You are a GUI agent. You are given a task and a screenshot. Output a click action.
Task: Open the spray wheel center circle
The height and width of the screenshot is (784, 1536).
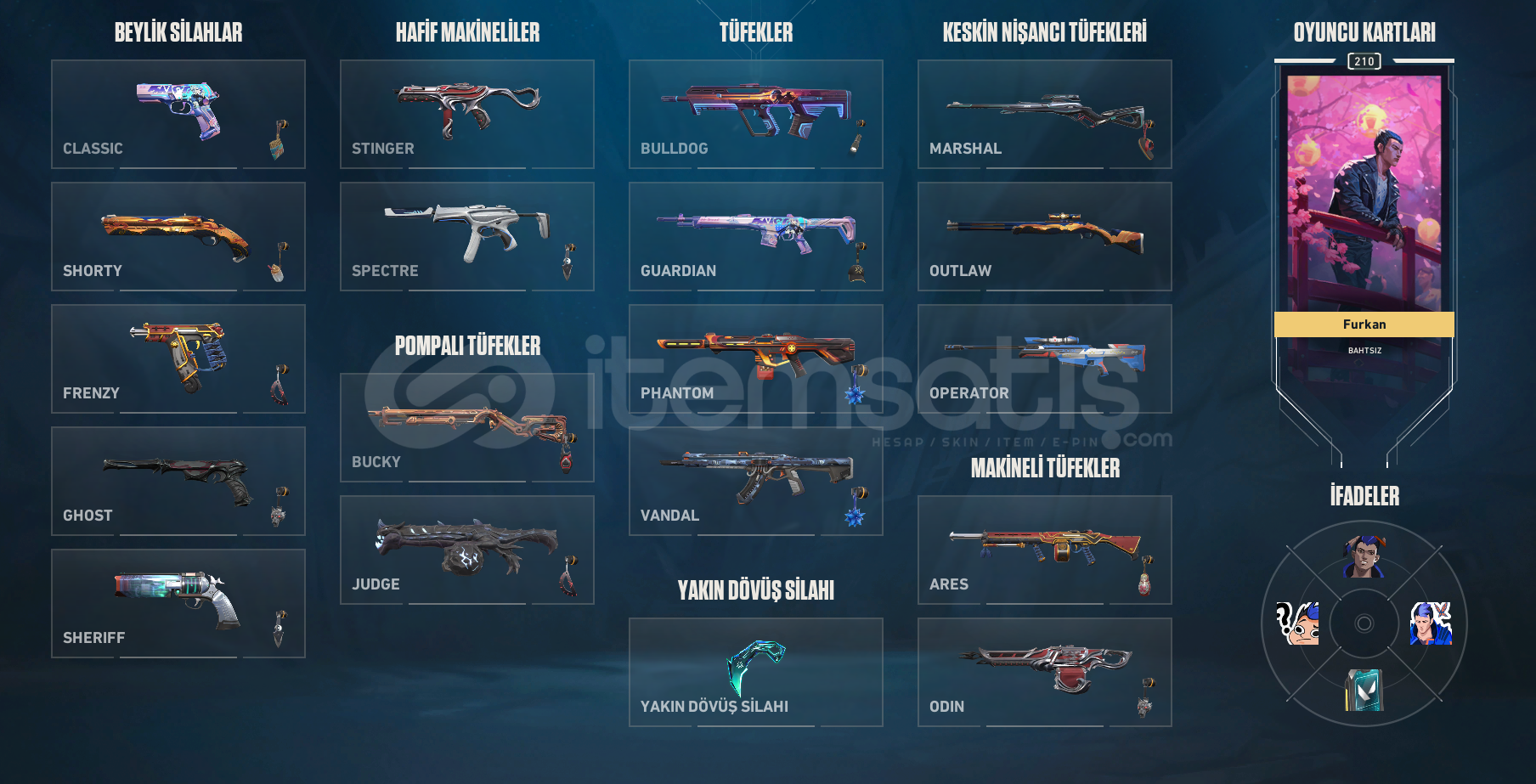[x=1365, y=624]
